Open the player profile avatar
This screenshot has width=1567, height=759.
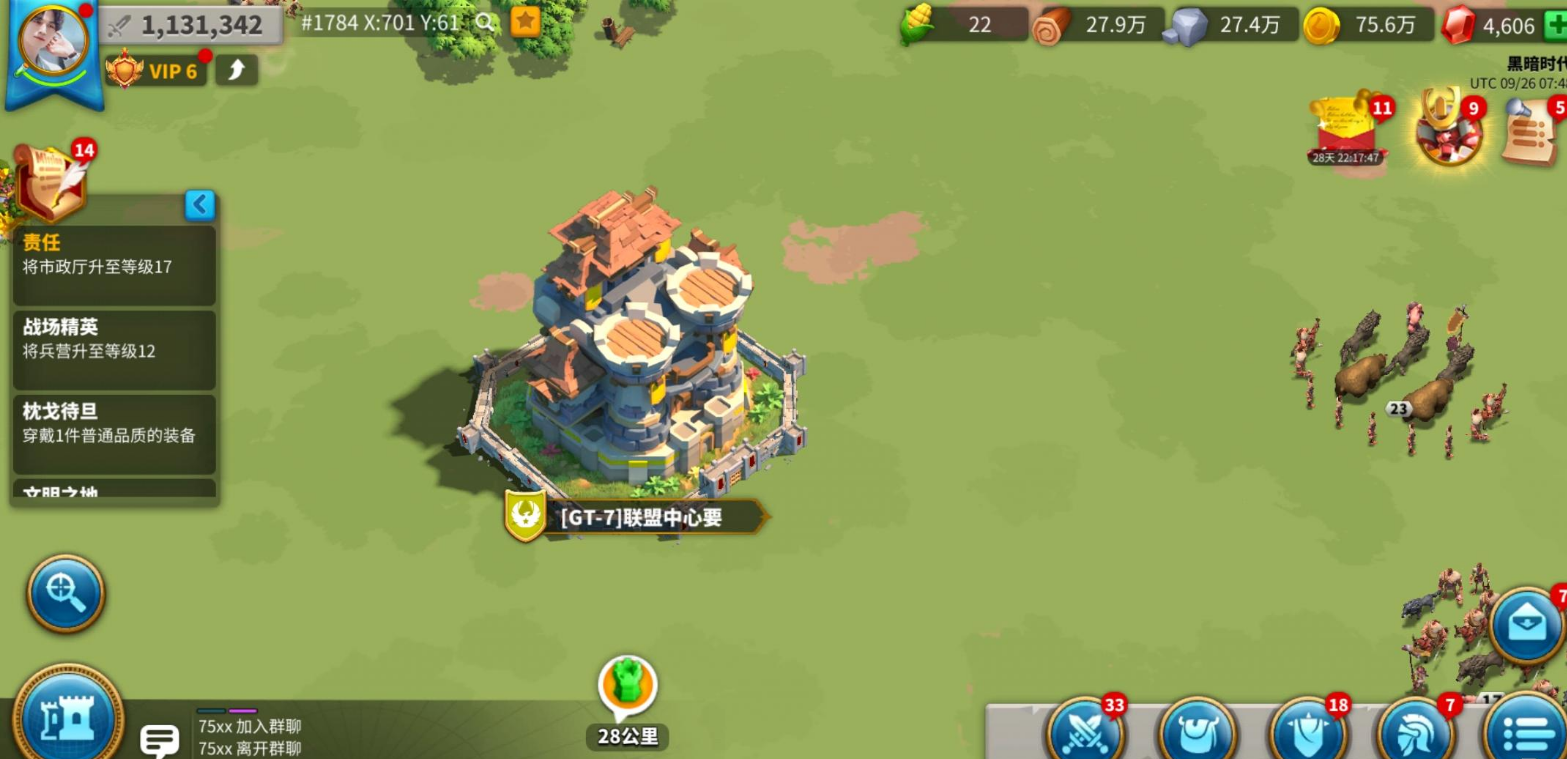[54, 40]
